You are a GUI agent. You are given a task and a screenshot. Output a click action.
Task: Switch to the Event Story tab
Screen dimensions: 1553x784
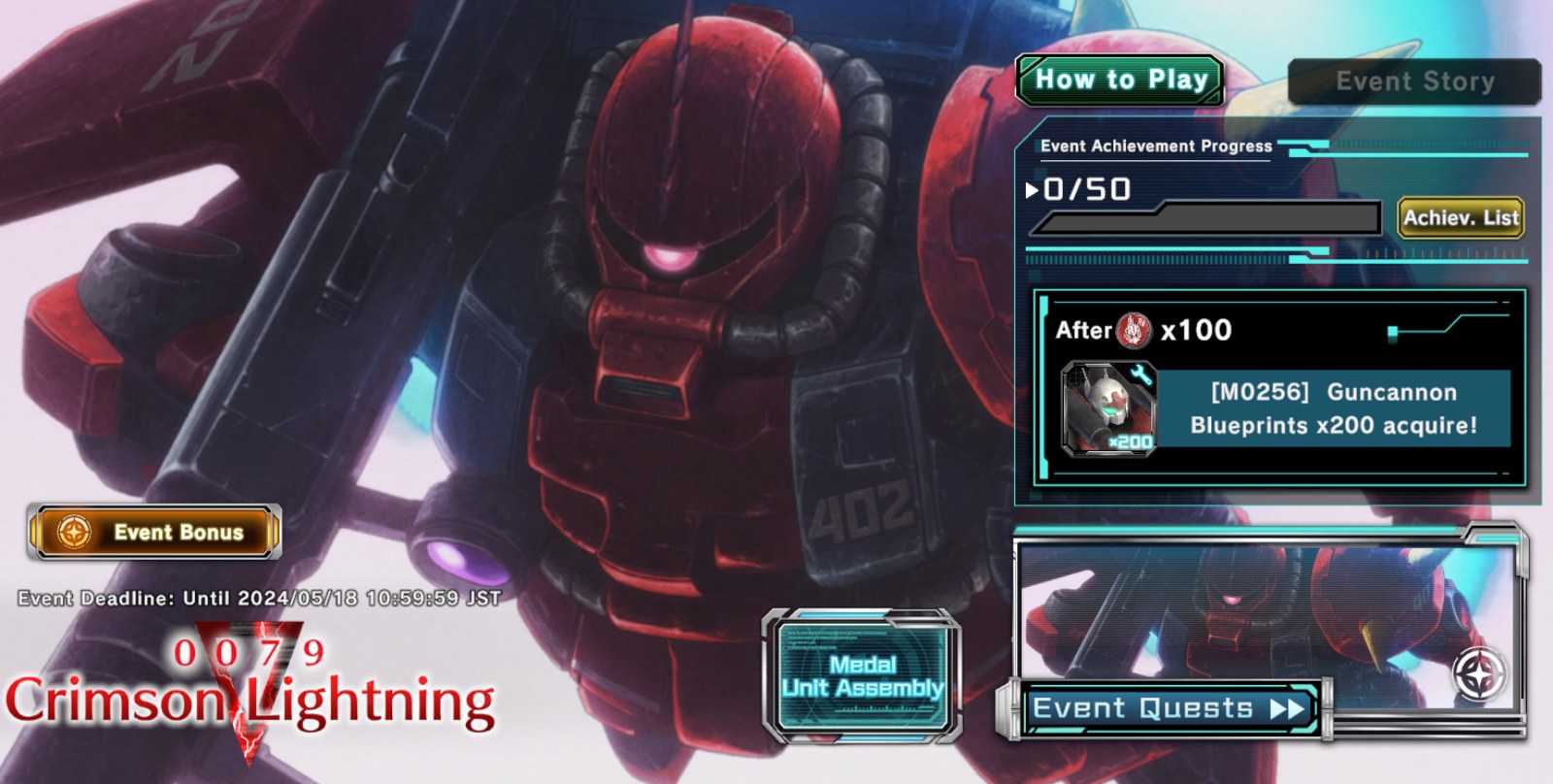tap(1415, 82)
